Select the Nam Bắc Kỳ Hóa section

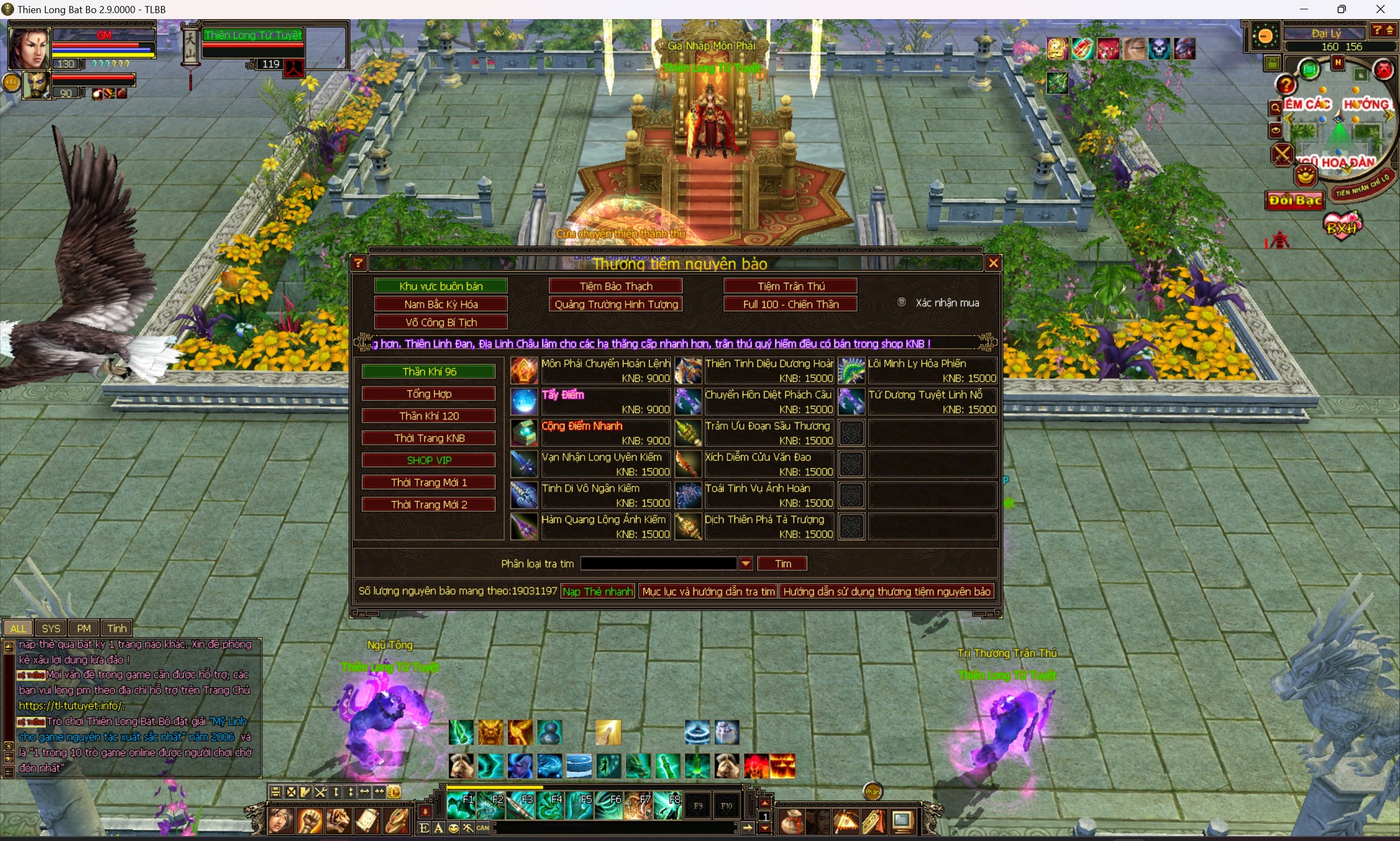coord(441,304)
